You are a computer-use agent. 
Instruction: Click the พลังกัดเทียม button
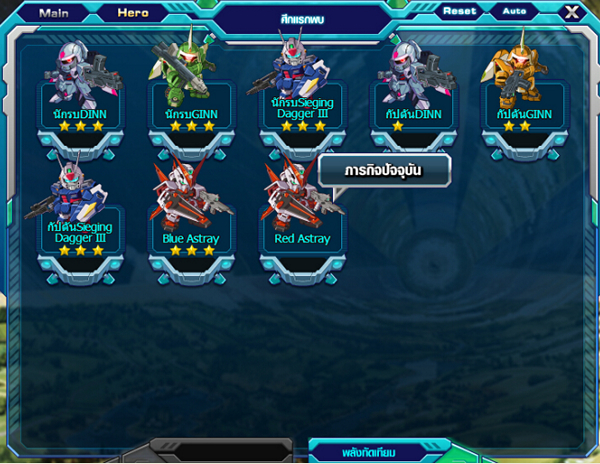[x=371, y=452]
